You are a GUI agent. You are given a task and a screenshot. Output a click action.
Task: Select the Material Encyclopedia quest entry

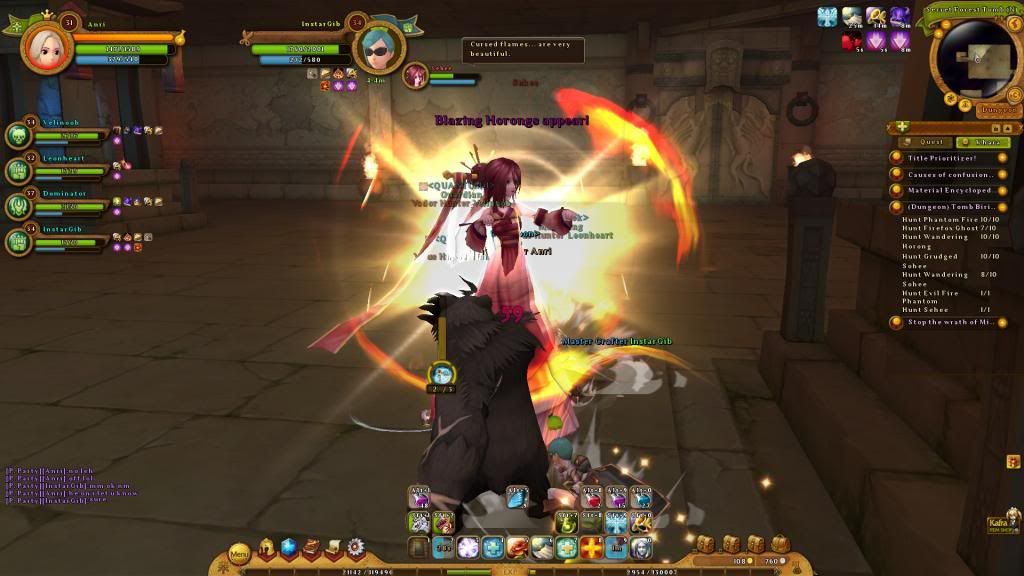(949, 190)
